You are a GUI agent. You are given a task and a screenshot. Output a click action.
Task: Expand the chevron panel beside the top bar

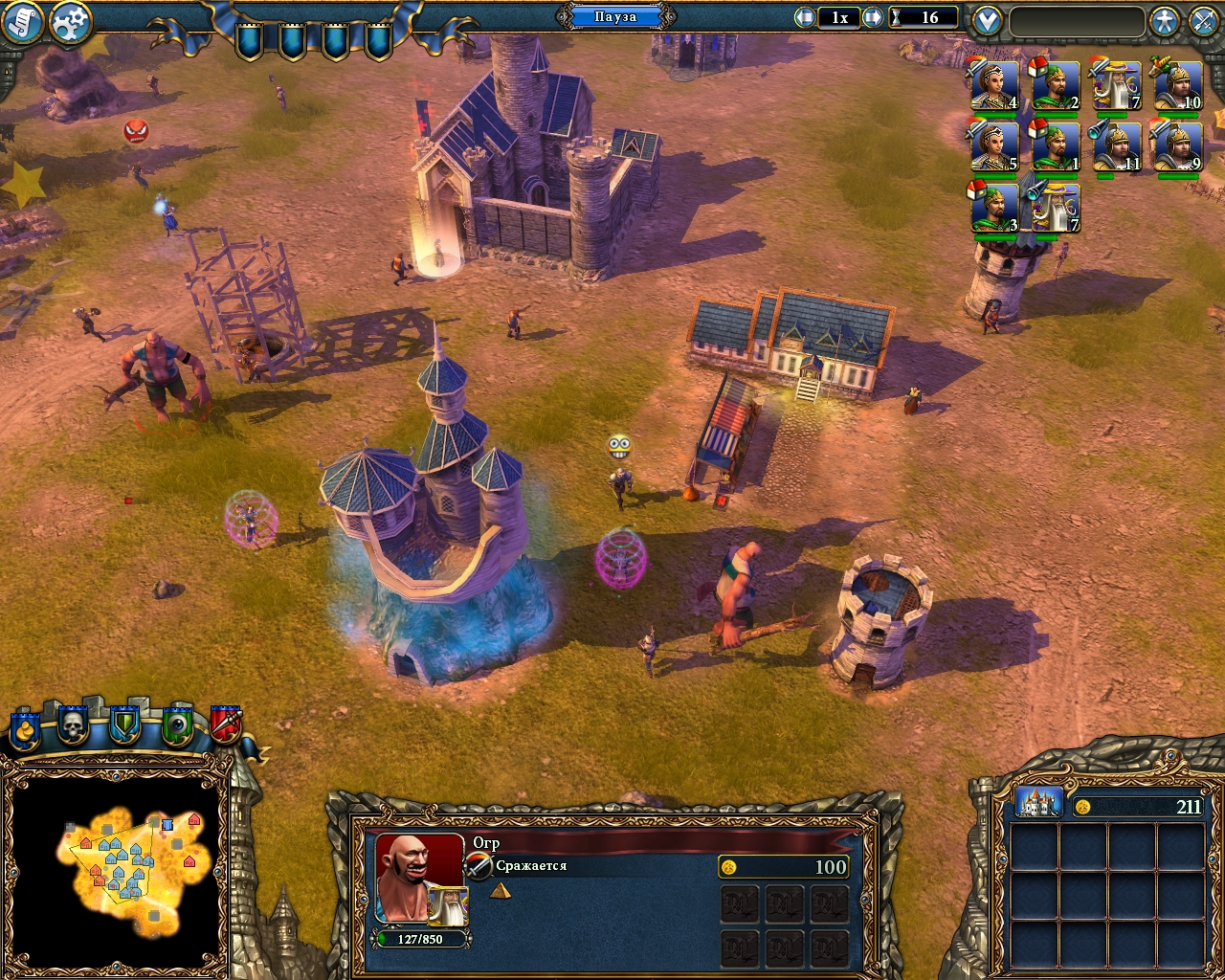[x=986, y=19]
